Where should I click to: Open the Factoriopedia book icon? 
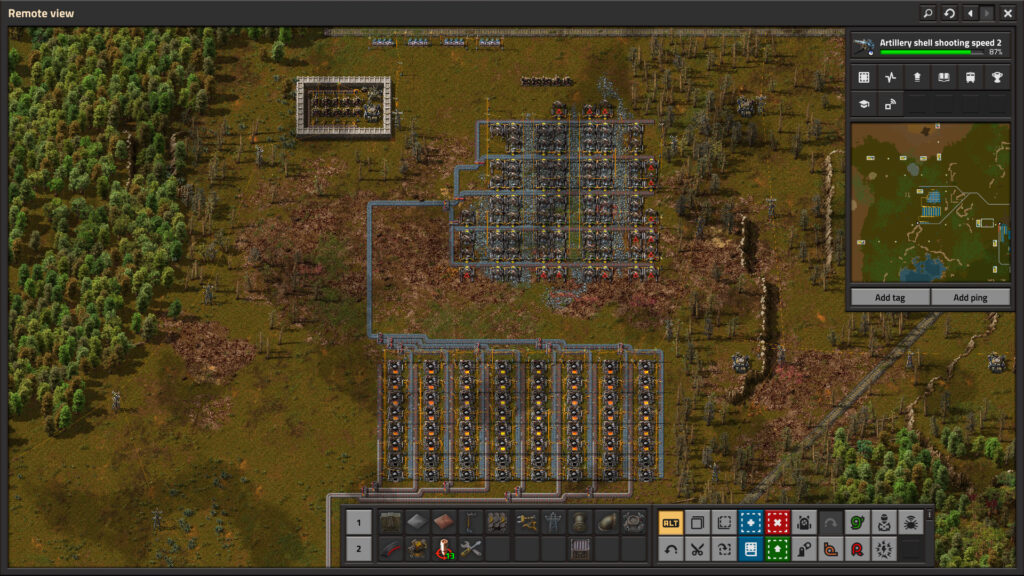tap(943, 77)
